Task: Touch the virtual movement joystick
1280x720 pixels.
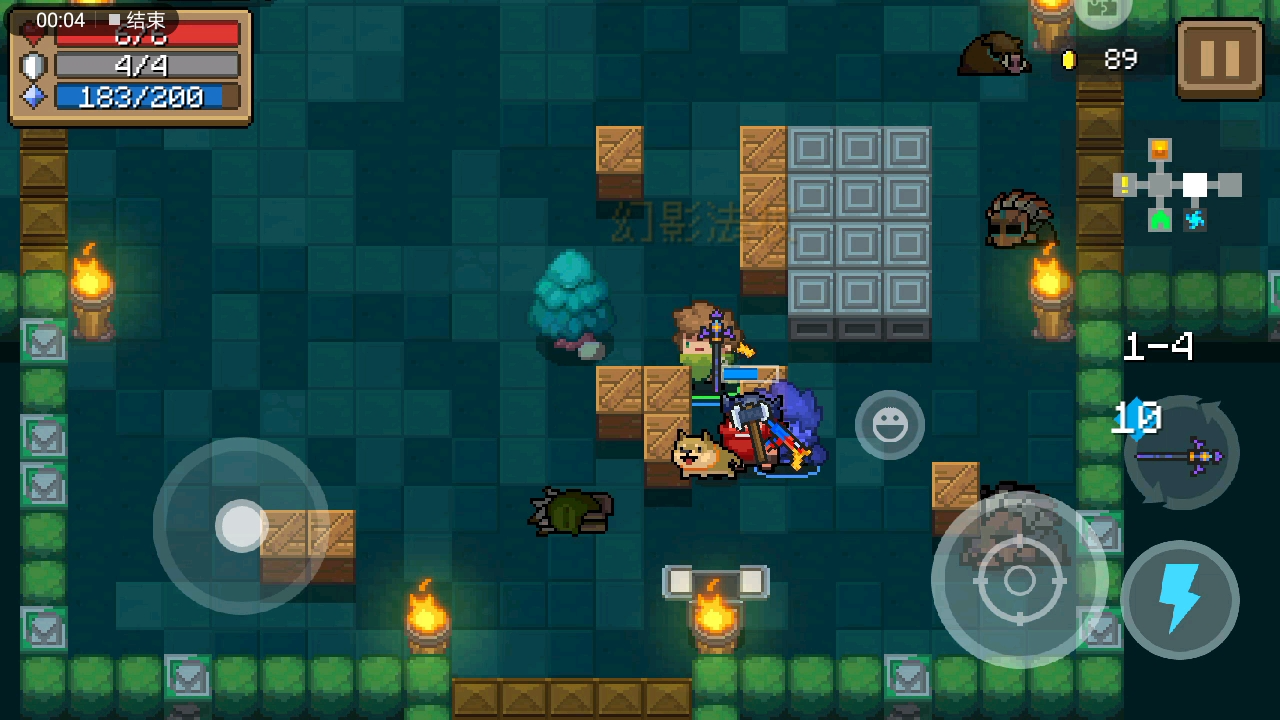Action: pyautogui.click(x=241, y=525)
